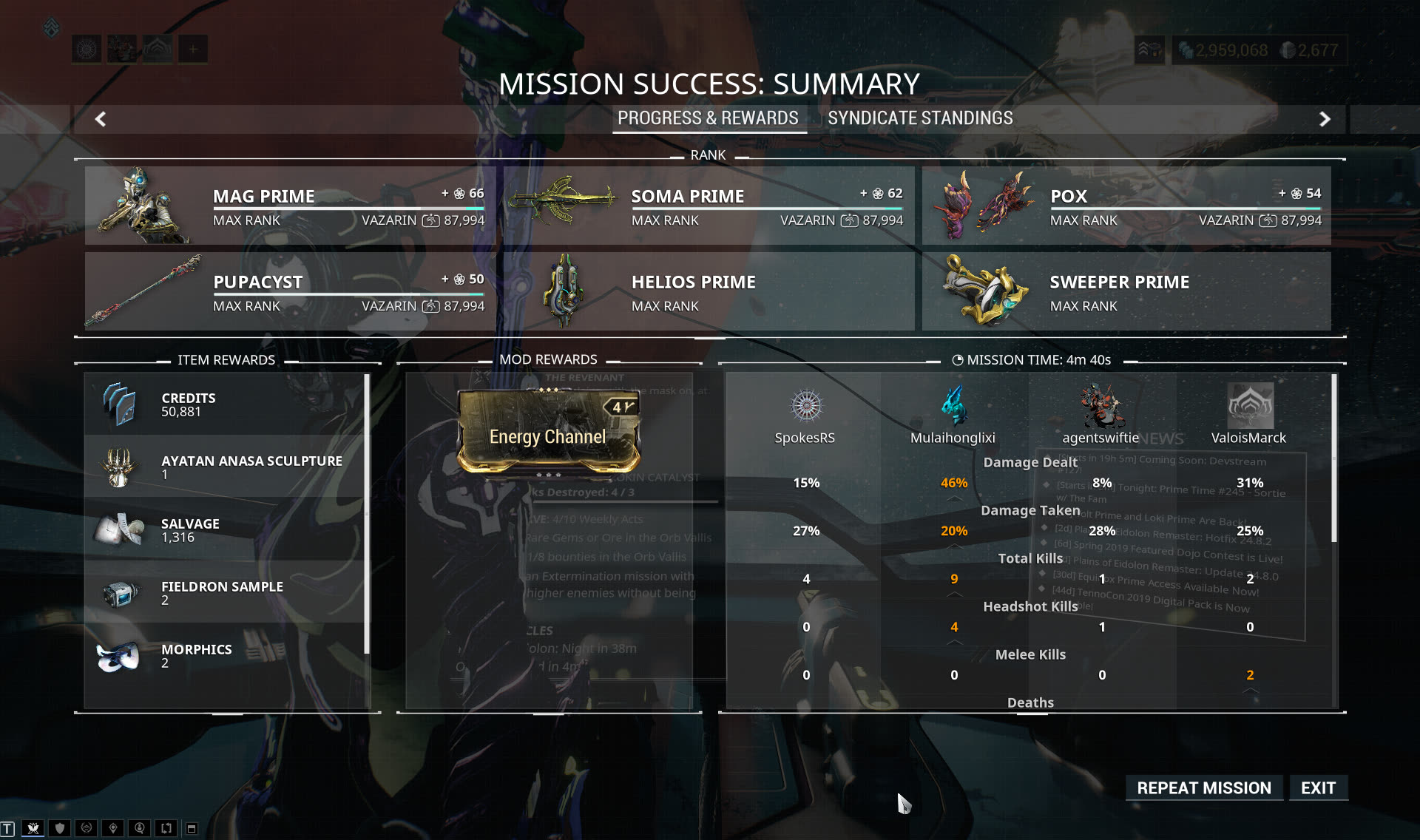Click ValoisMarck's player avatar

[x=1249, y=406]
